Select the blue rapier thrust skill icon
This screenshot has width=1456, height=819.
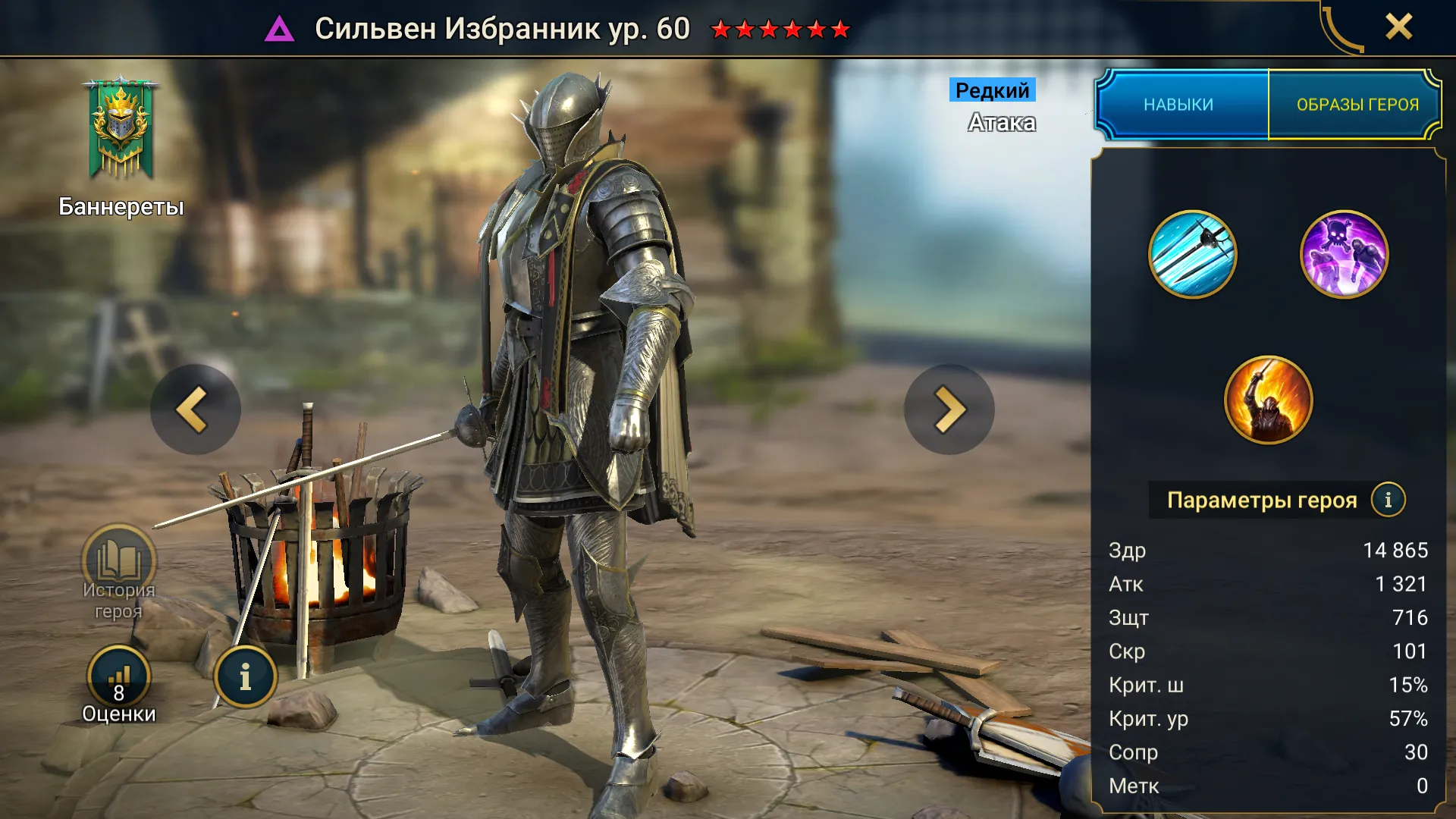pyautogui.click(x=1192, y=255)
